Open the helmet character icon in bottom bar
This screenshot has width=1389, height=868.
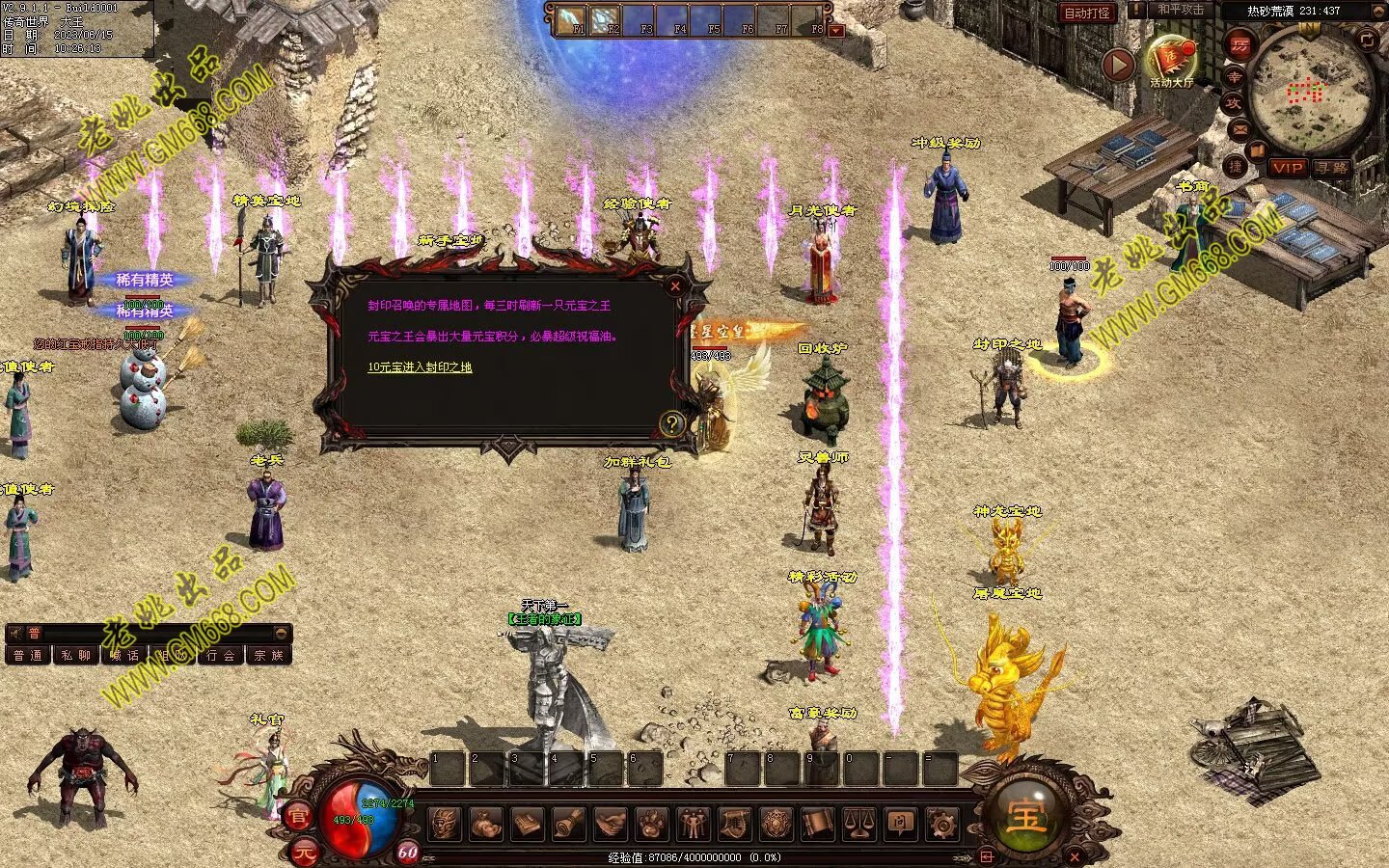coord(445,825)
